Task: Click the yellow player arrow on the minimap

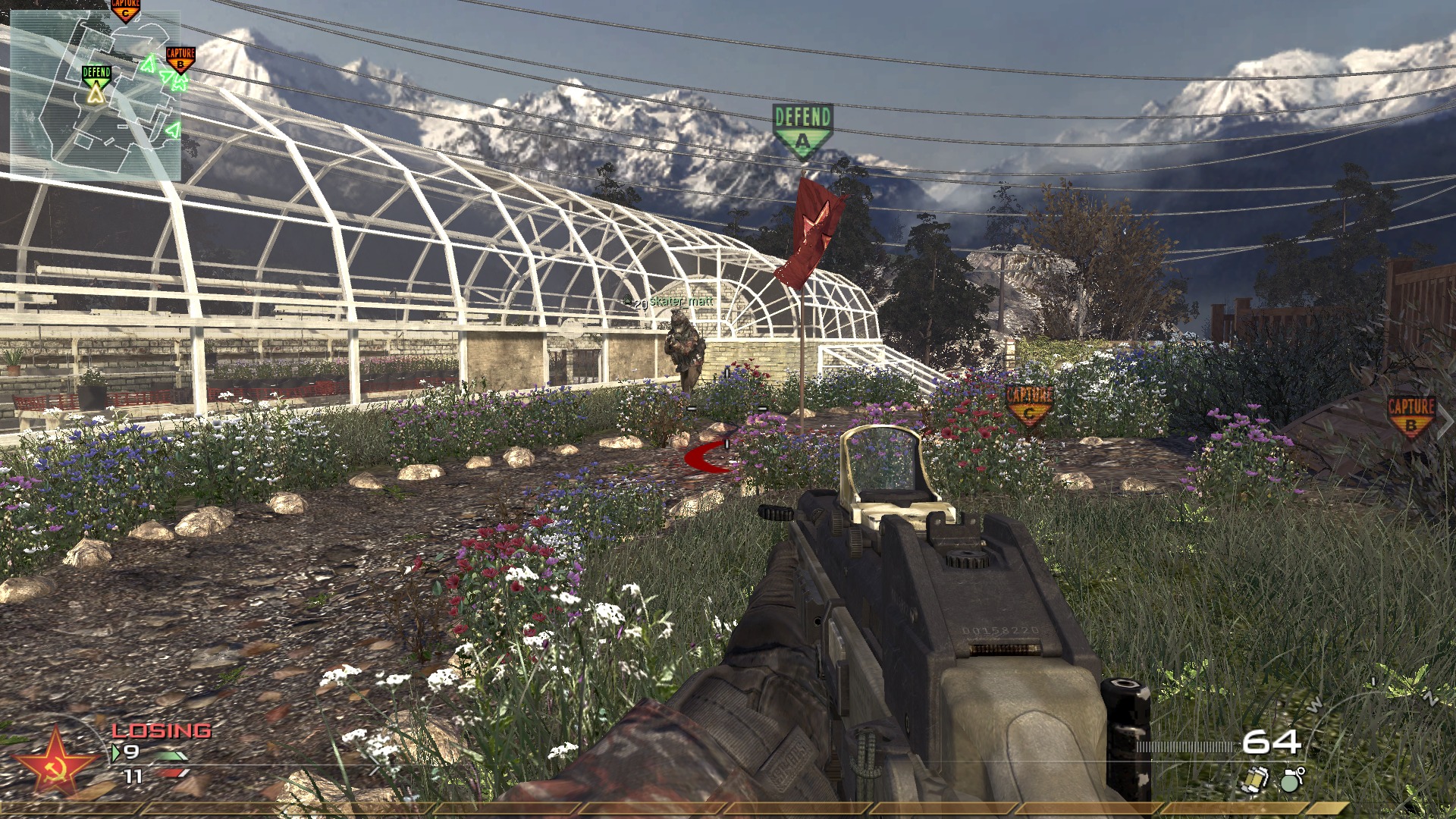Action: tap(95, 93)
